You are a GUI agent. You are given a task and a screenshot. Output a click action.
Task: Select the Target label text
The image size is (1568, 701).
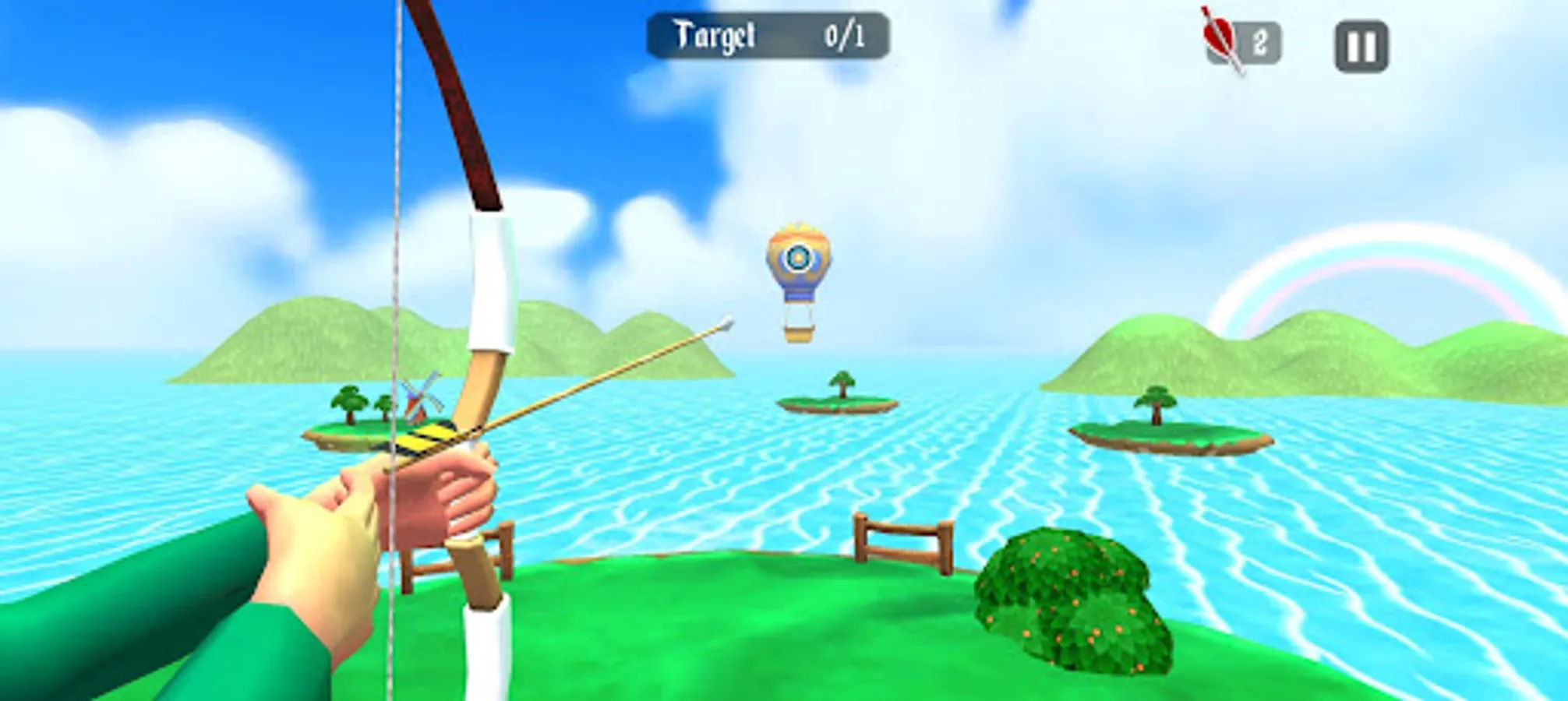point(715,33)
